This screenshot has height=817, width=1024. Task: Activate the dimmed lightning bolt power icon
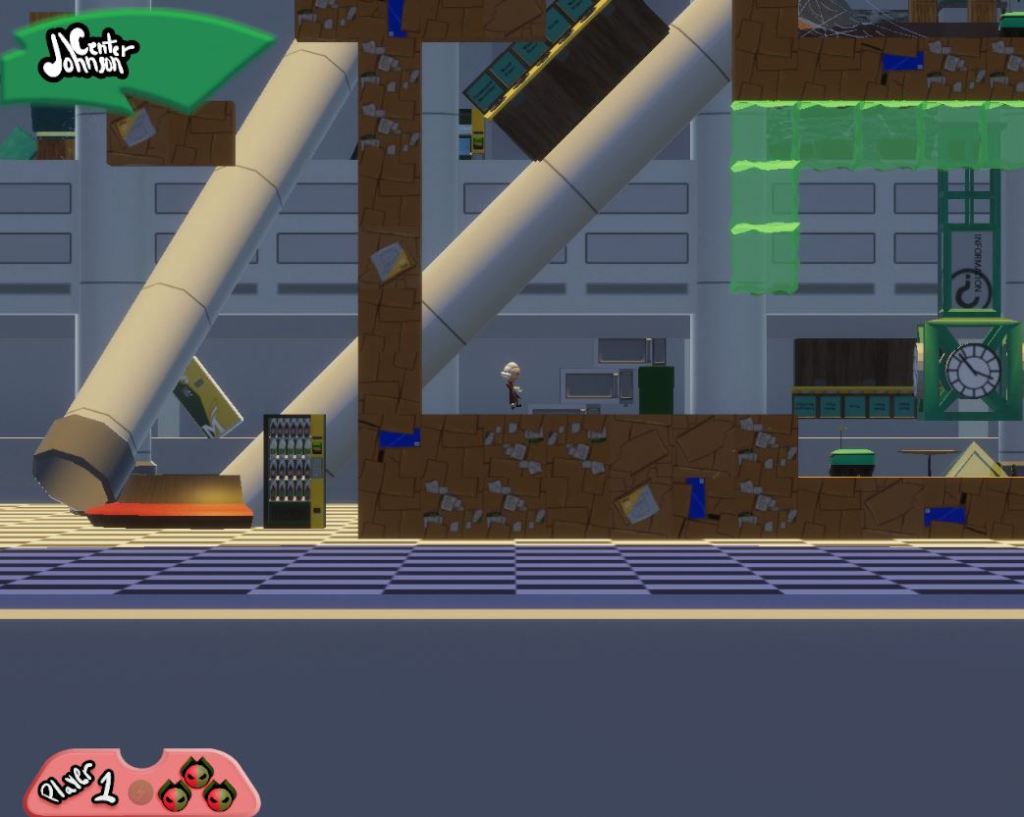pos(142,792)
